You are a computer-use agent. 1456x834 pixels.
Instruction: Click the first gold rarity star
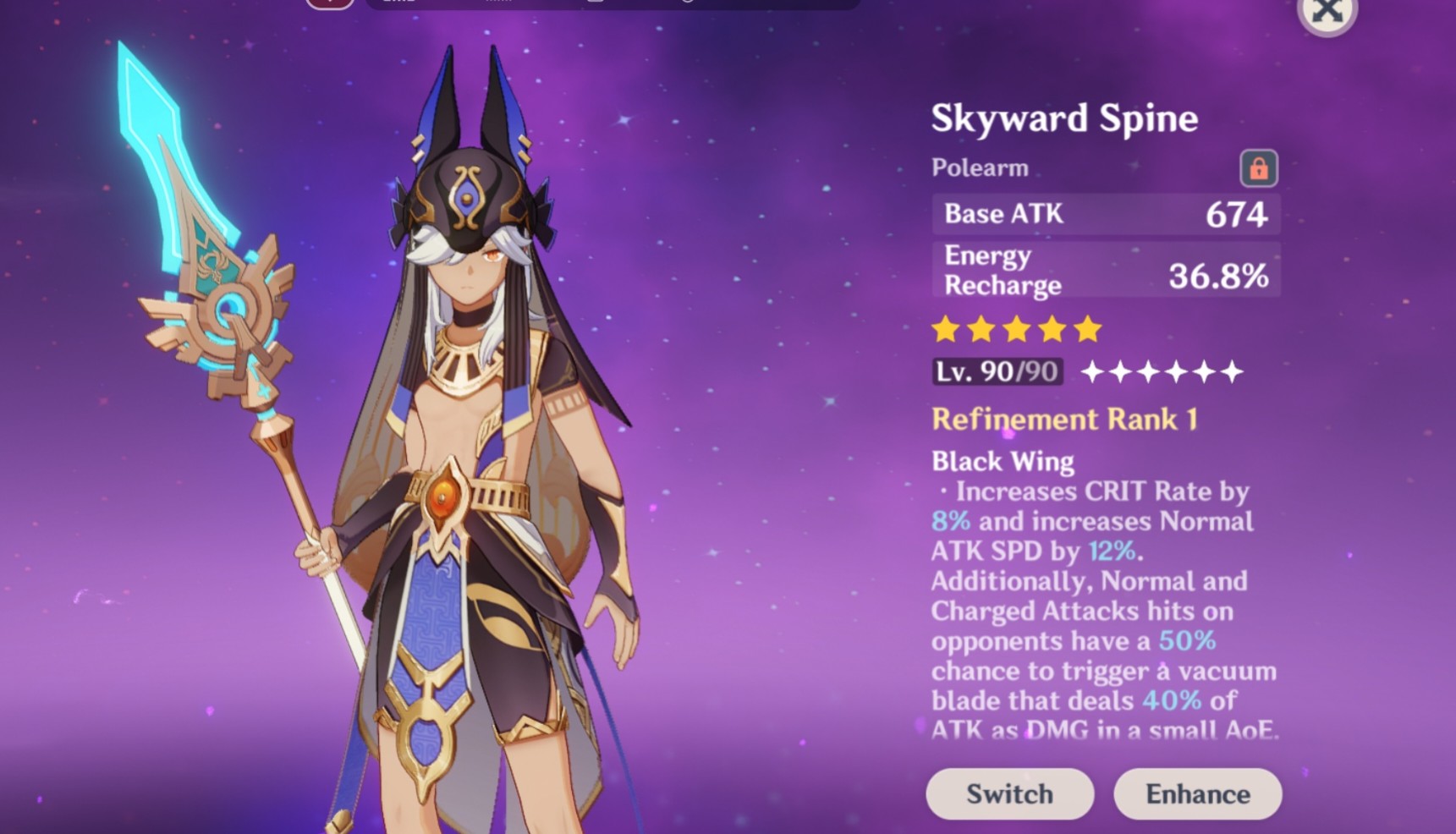pos(947,329)
